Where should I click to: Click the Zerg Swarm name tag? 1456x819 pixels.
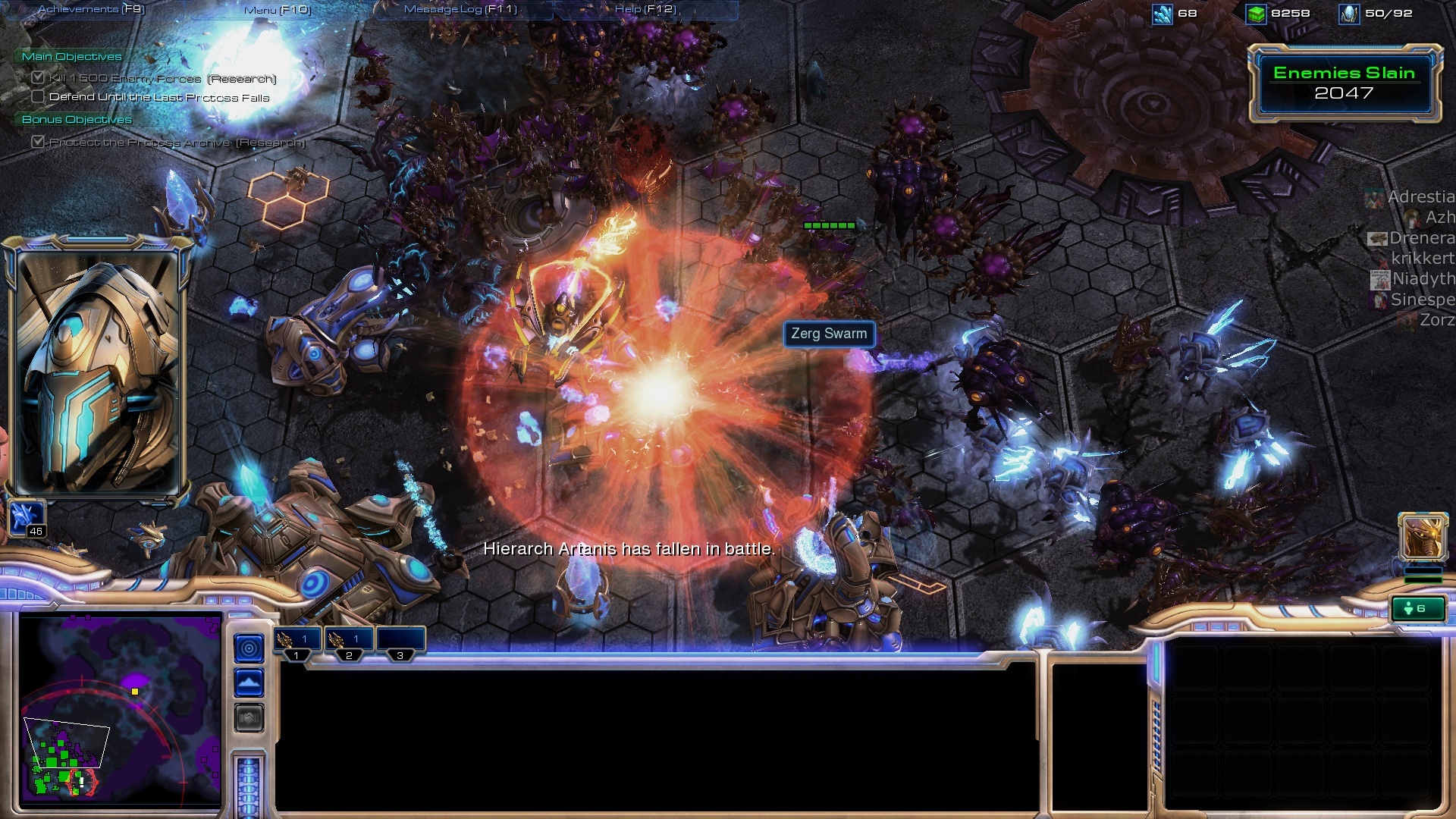[x=829, y=334]
